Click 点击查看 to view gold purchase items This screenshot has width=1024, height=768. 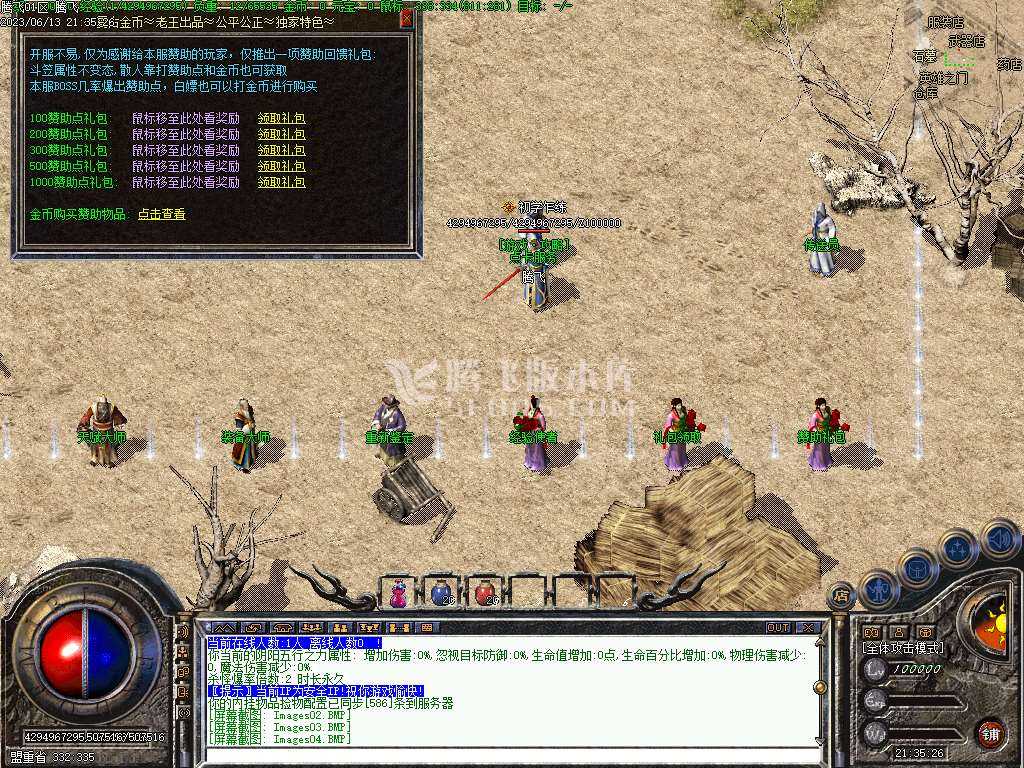pyautogui.click(x=161, y=214)
